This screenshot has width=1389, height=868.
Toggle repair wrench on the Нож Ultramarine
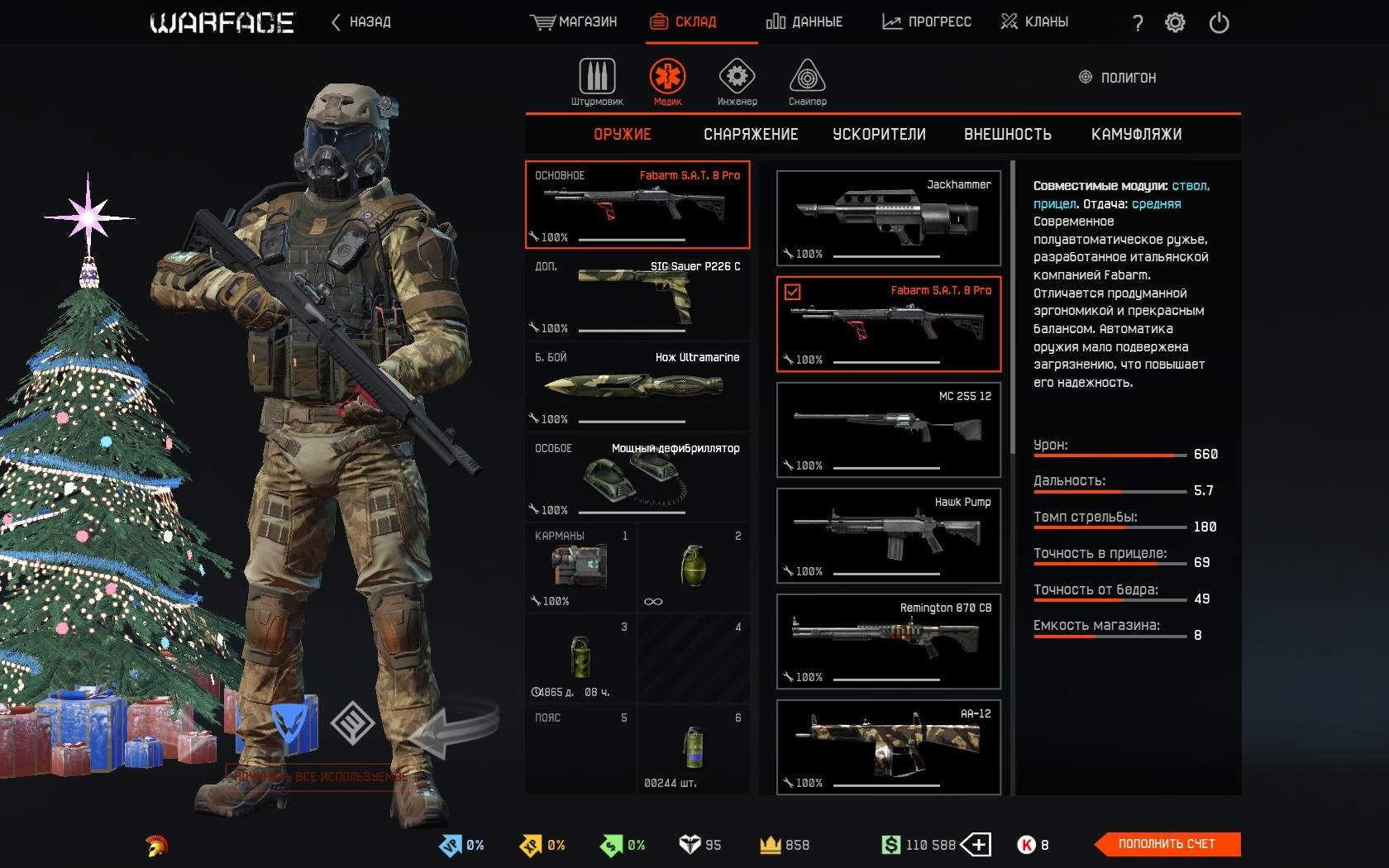pos(533,420)
